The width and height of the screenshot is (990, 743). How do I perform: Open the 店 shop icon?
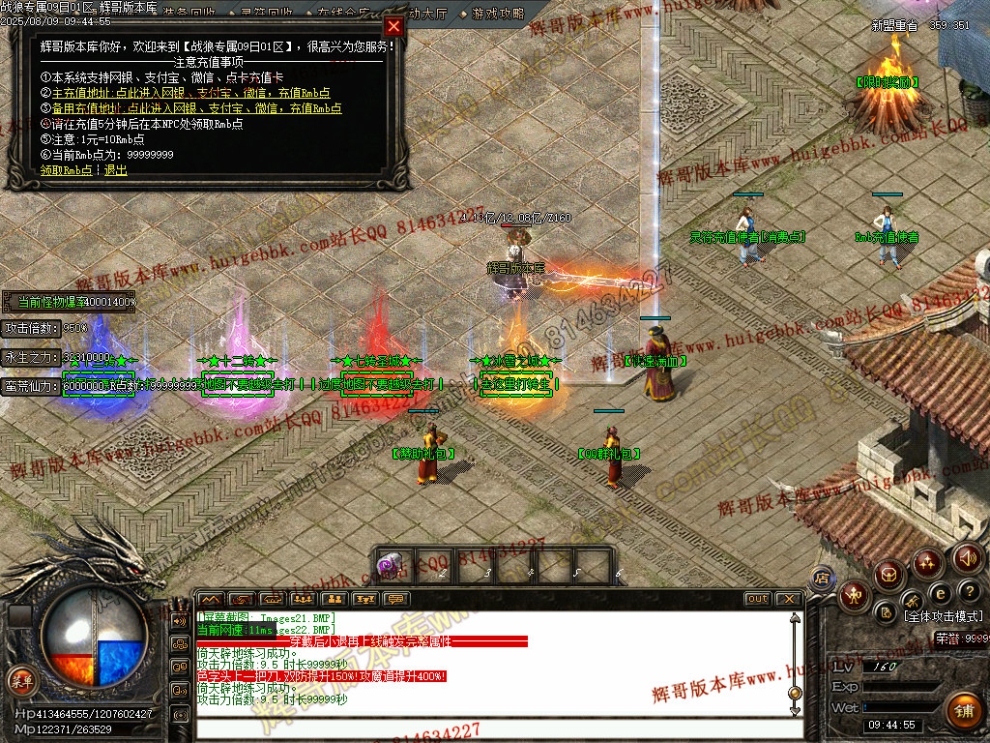click(822, 577)
